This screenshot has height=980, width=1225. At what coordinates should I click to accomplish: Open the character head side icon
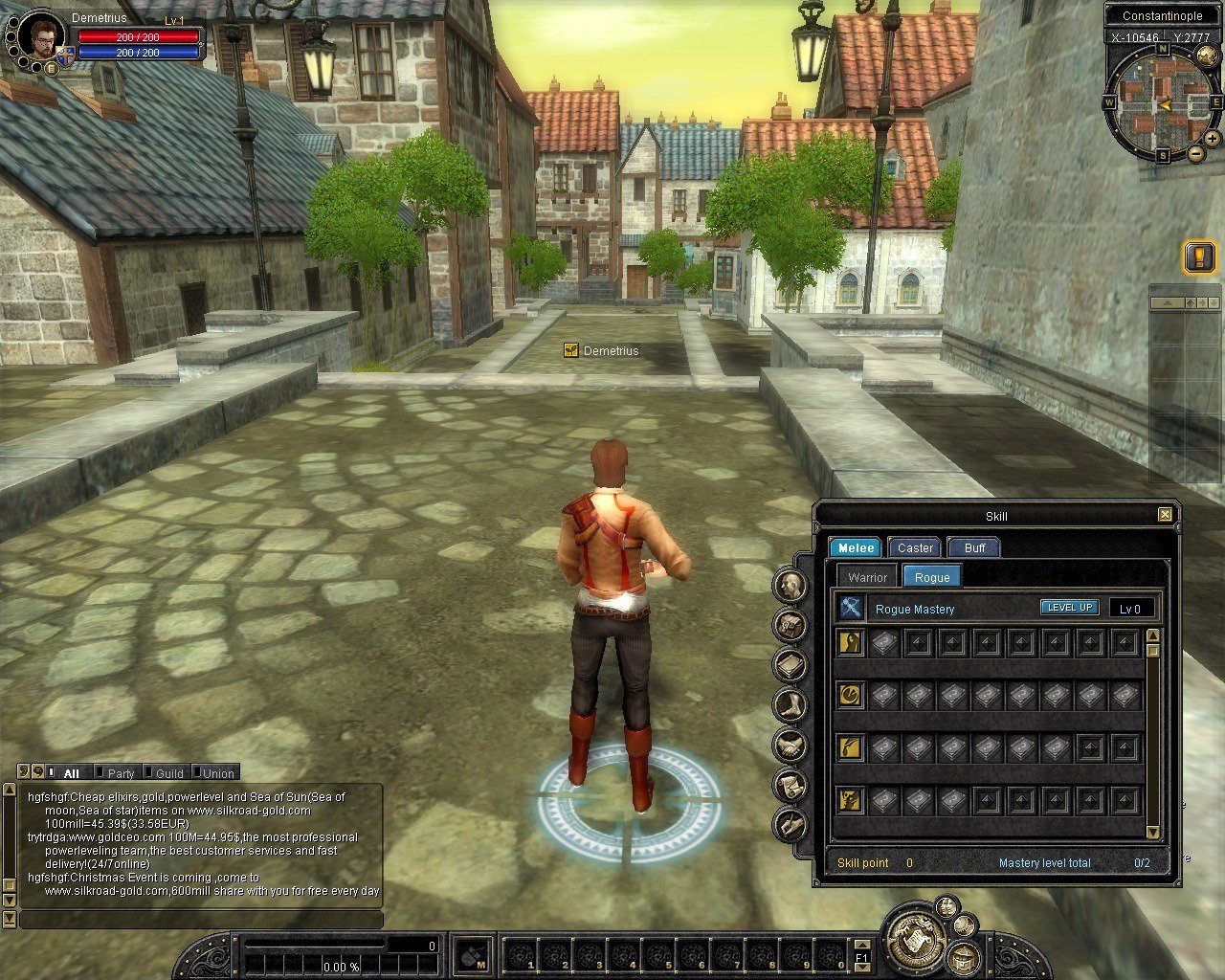click(x=791, y=586)
